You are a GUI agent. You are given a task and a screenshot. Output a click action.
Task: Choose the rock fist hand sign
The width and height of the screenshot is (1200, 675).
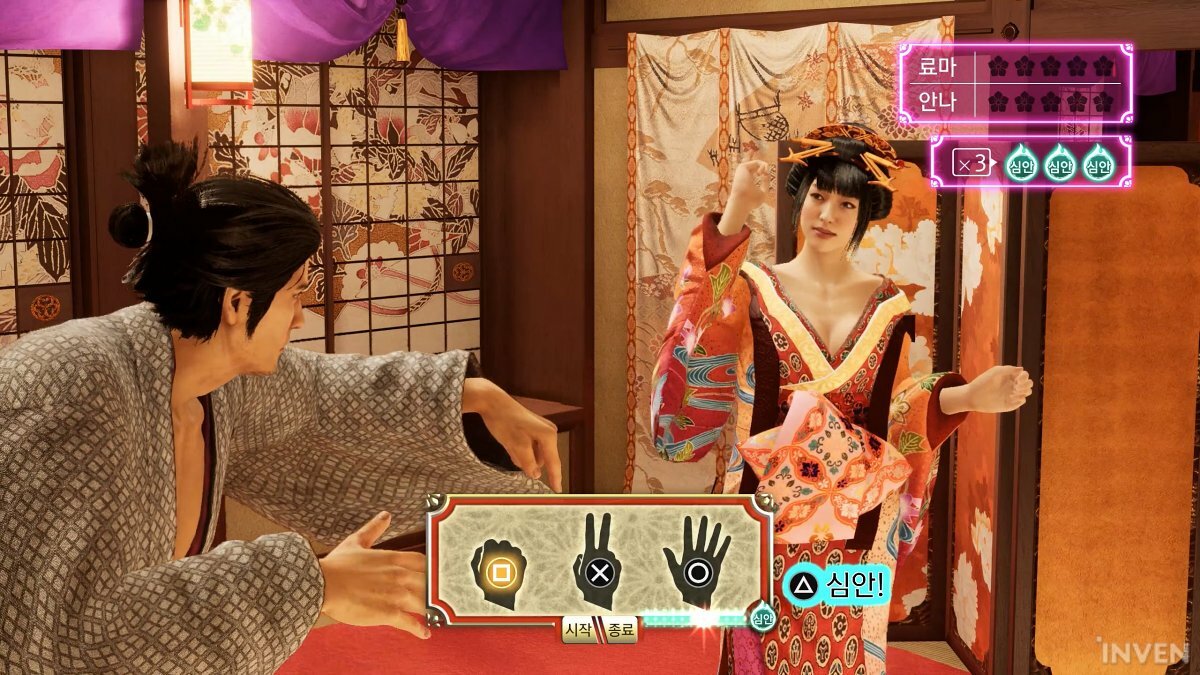(x=498, y=571)
